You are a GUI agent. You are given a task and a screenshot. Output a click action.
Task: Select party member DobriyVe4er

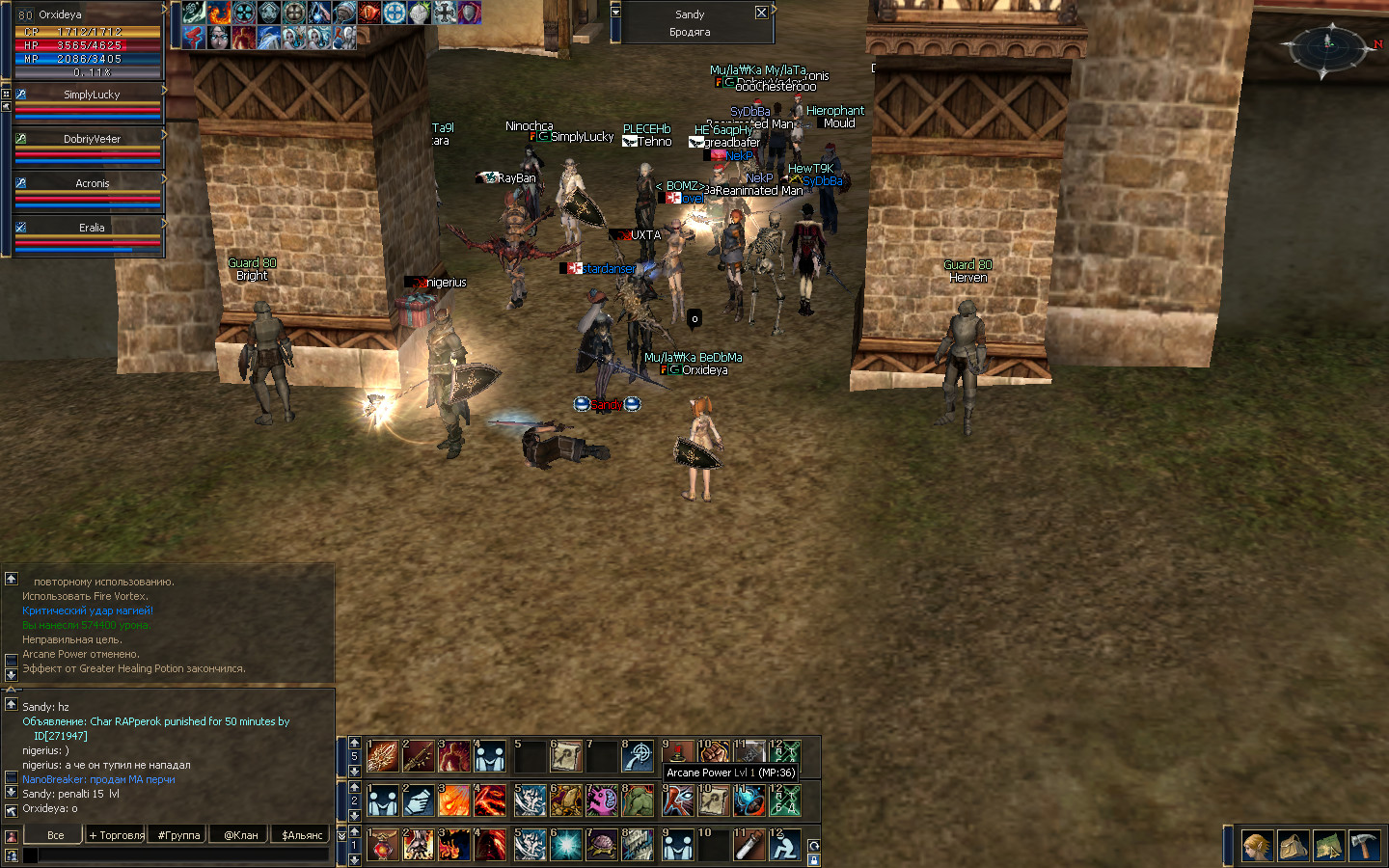click(x=92, y=139)
